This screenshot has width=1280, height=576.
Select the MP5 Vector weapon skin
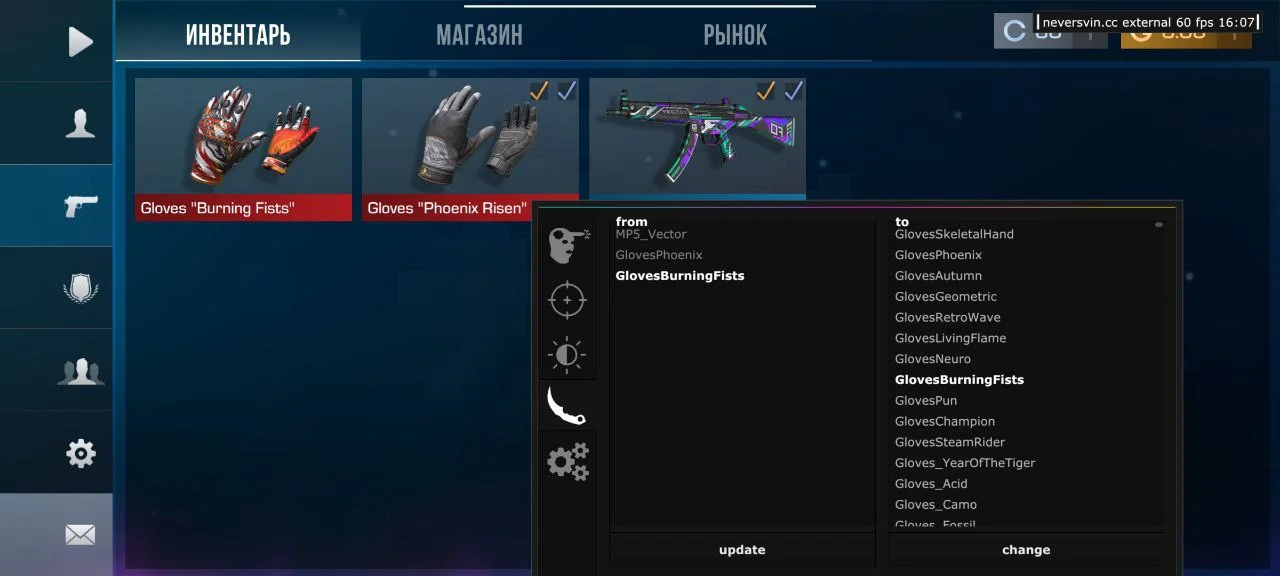pyautogui.click(x=697, y=138)
